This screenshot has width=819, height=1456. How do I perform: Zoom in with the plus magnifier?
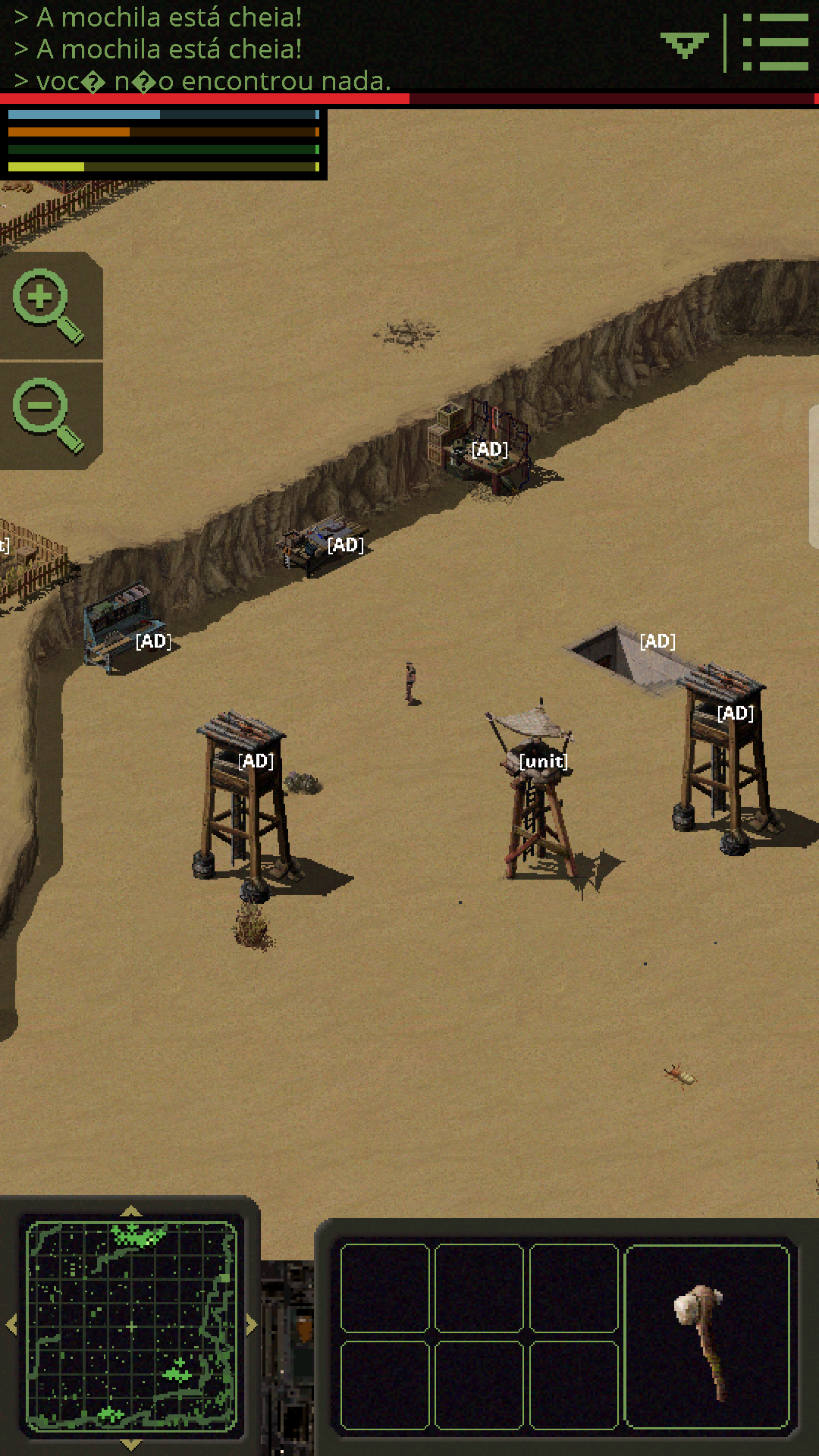pos(48,305)
